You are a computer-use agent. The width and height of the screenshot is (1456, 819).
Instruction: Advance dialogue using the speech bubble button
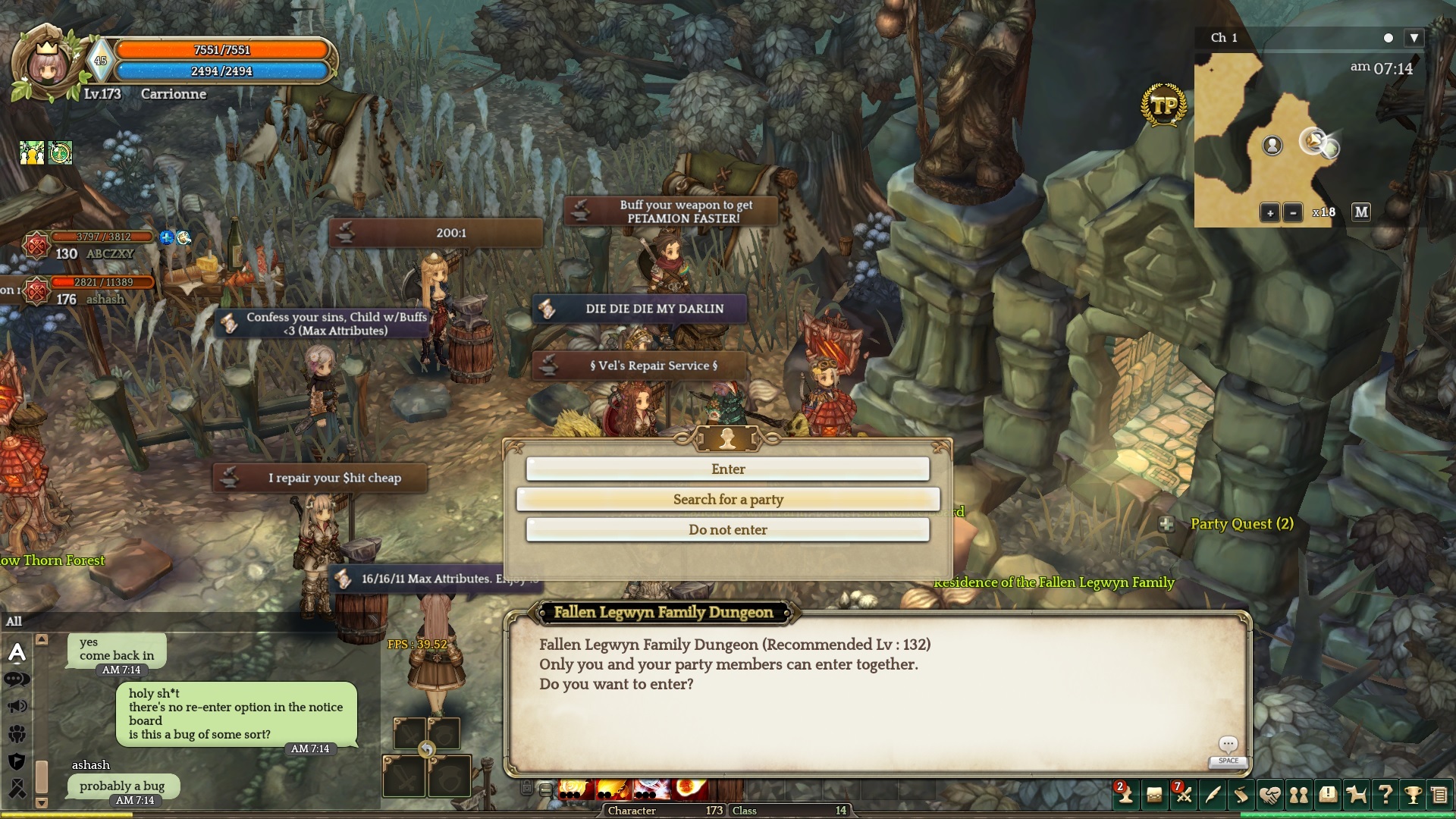click(1228, 745)
